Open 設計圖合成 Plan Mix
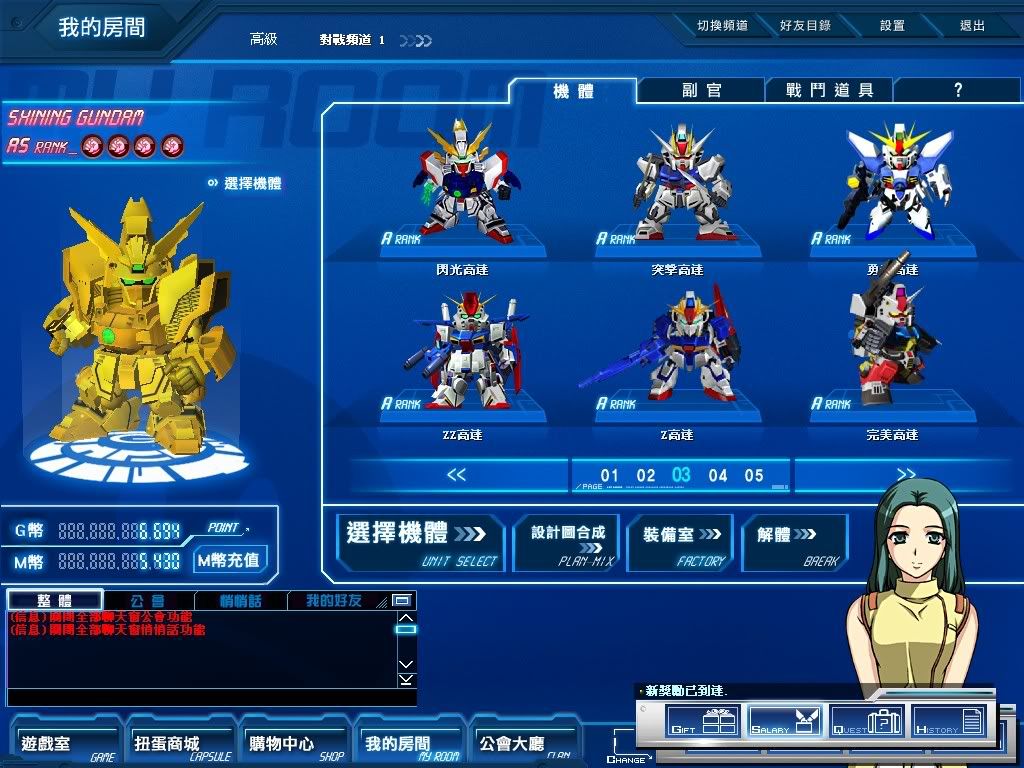This screenshot has height=768, width=1024. [567, 543]
